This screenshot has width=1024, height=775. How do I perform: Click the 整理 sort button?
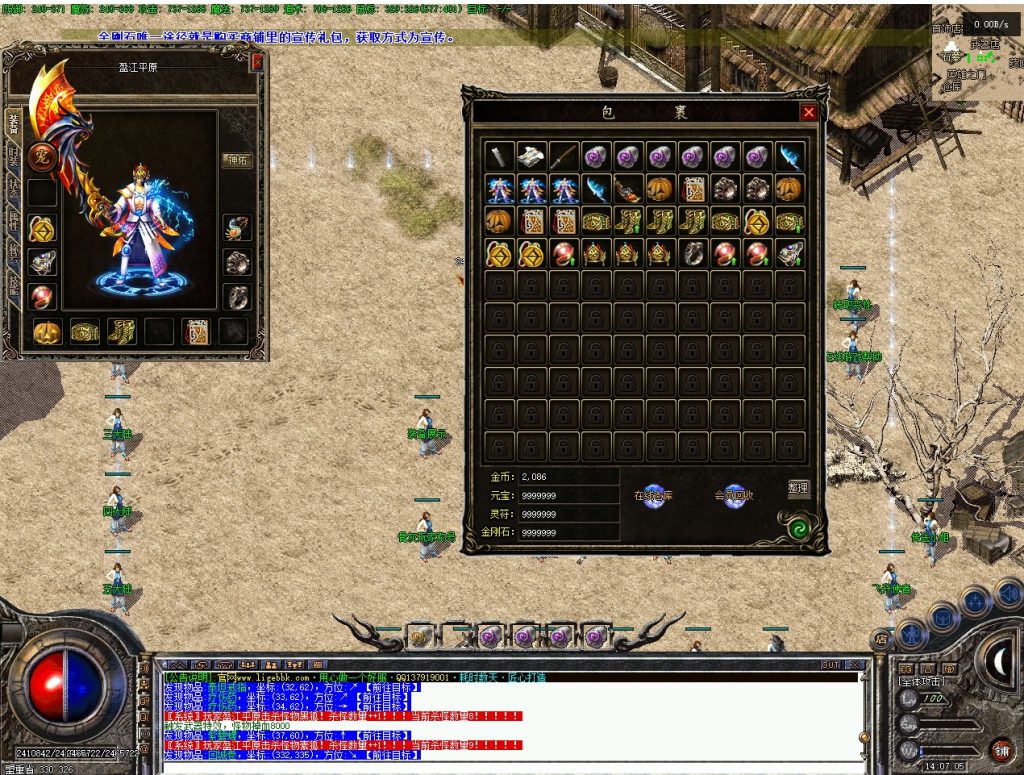point(798,488)
